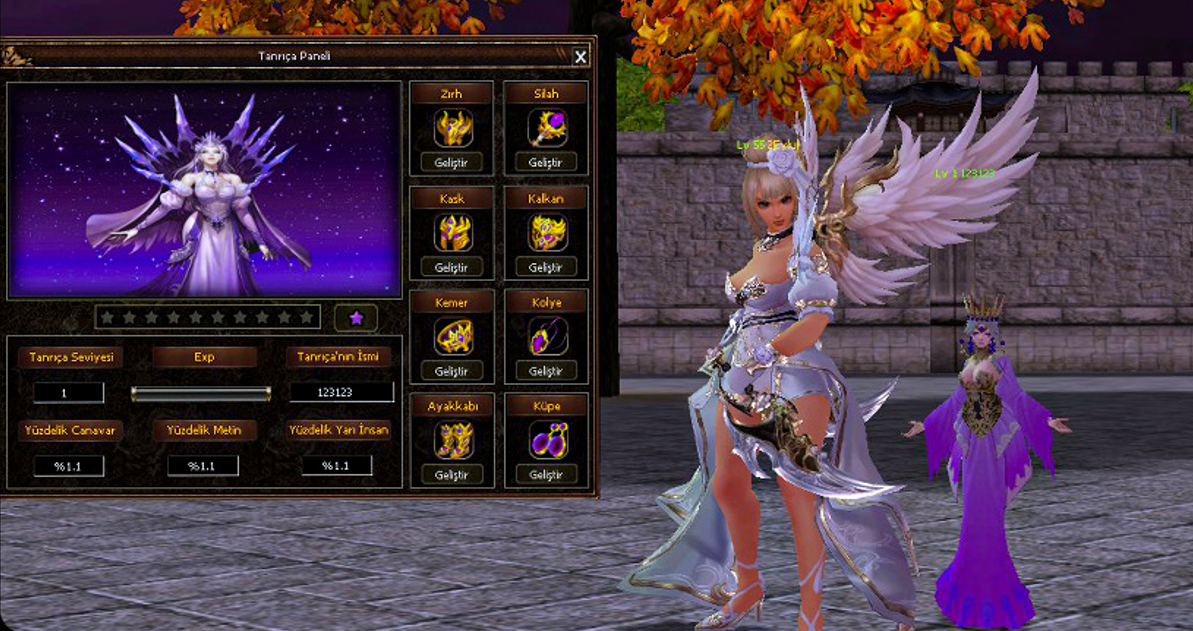Viewport: 1193px width, 631px height.
Task: Click Geliştir under Zırh
Action: [x=451, y=163]
